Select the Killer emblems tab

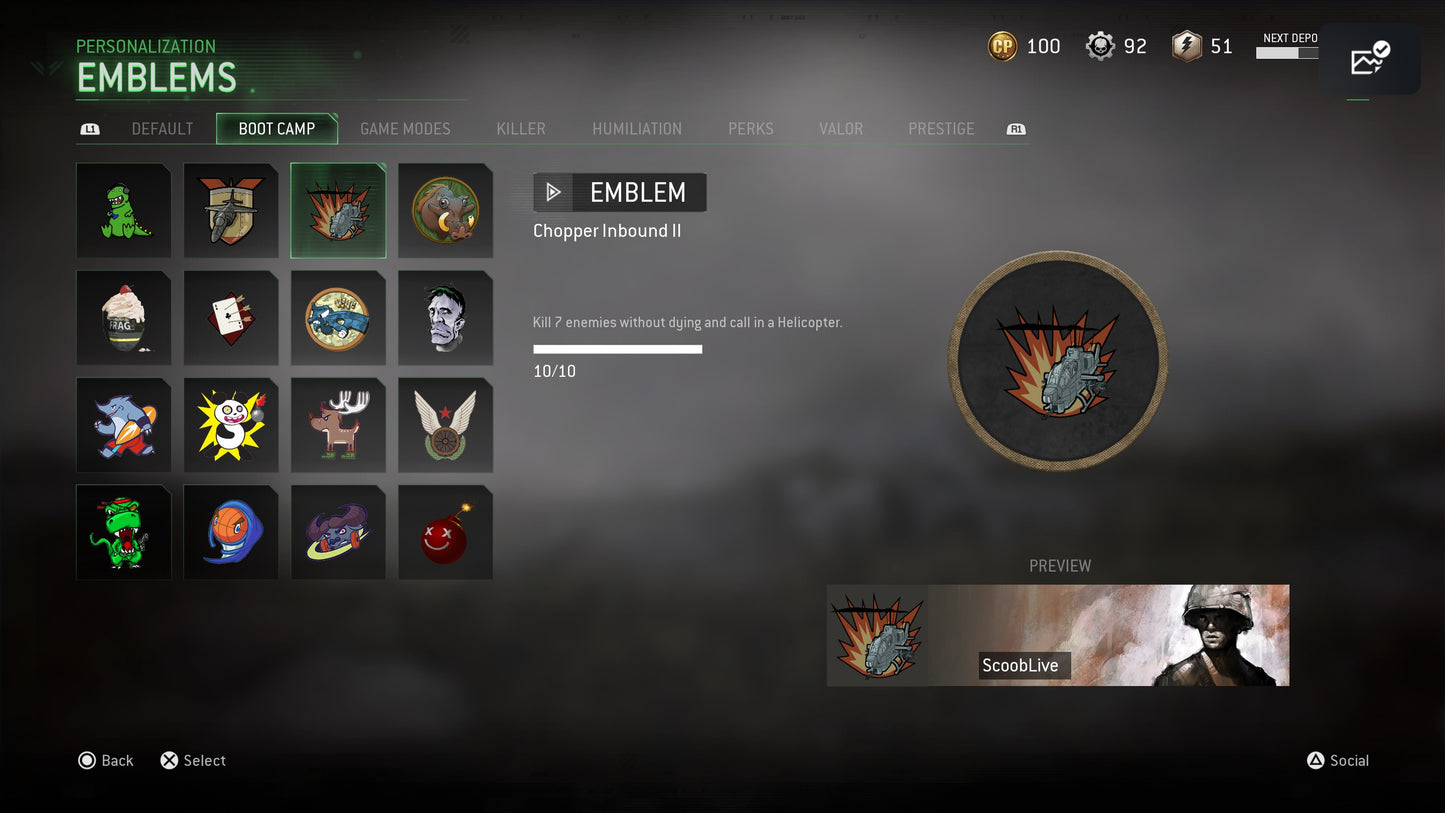(521, 129)
